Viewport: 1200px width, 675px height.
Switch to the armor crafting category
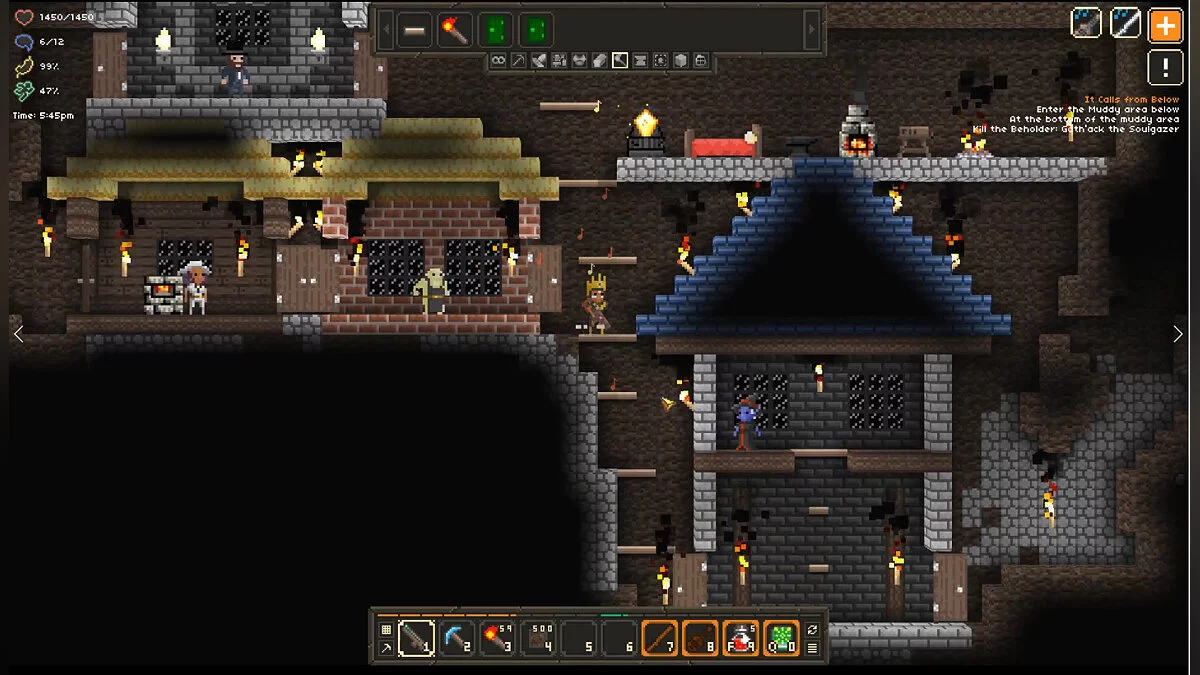(x=579, y=61)
